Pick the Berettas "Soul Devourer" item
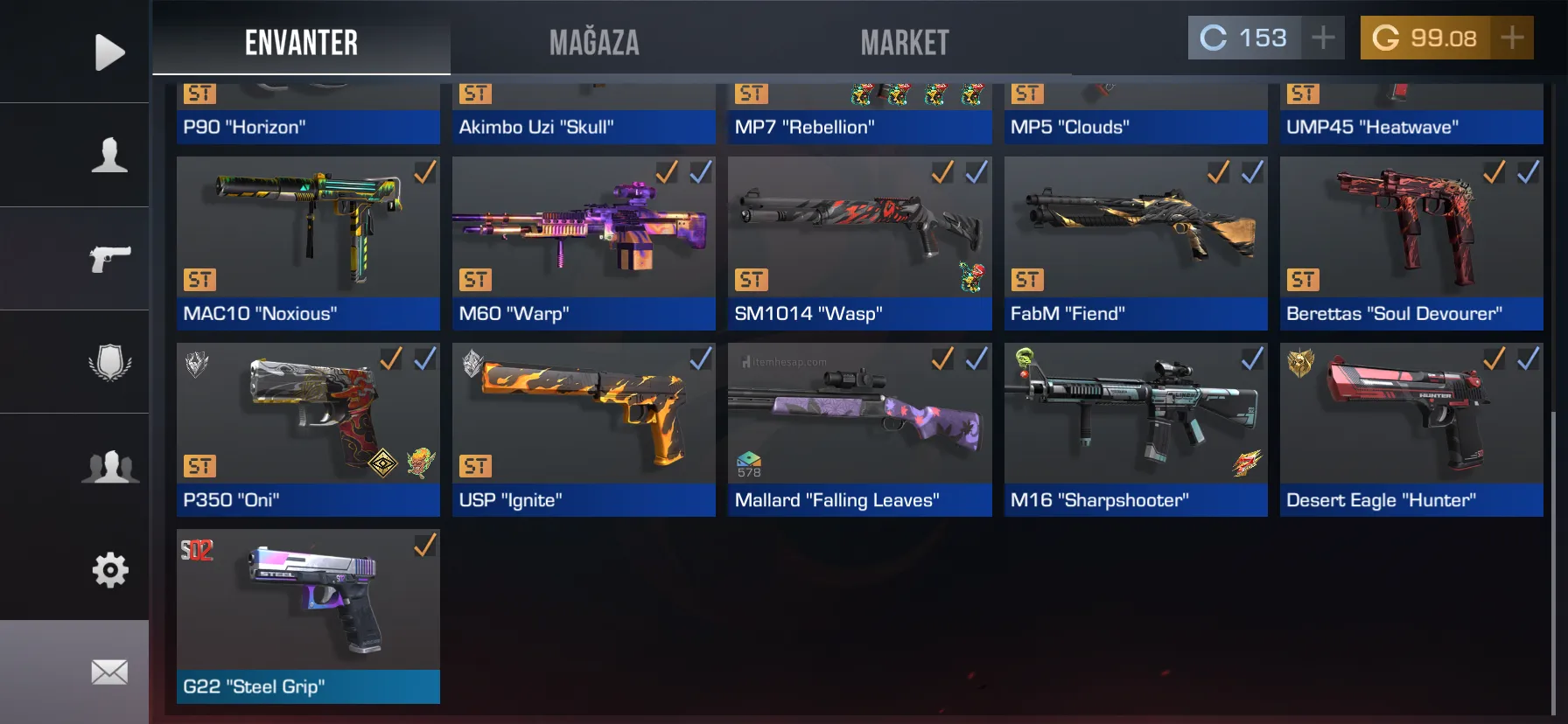 point(1411,243)
